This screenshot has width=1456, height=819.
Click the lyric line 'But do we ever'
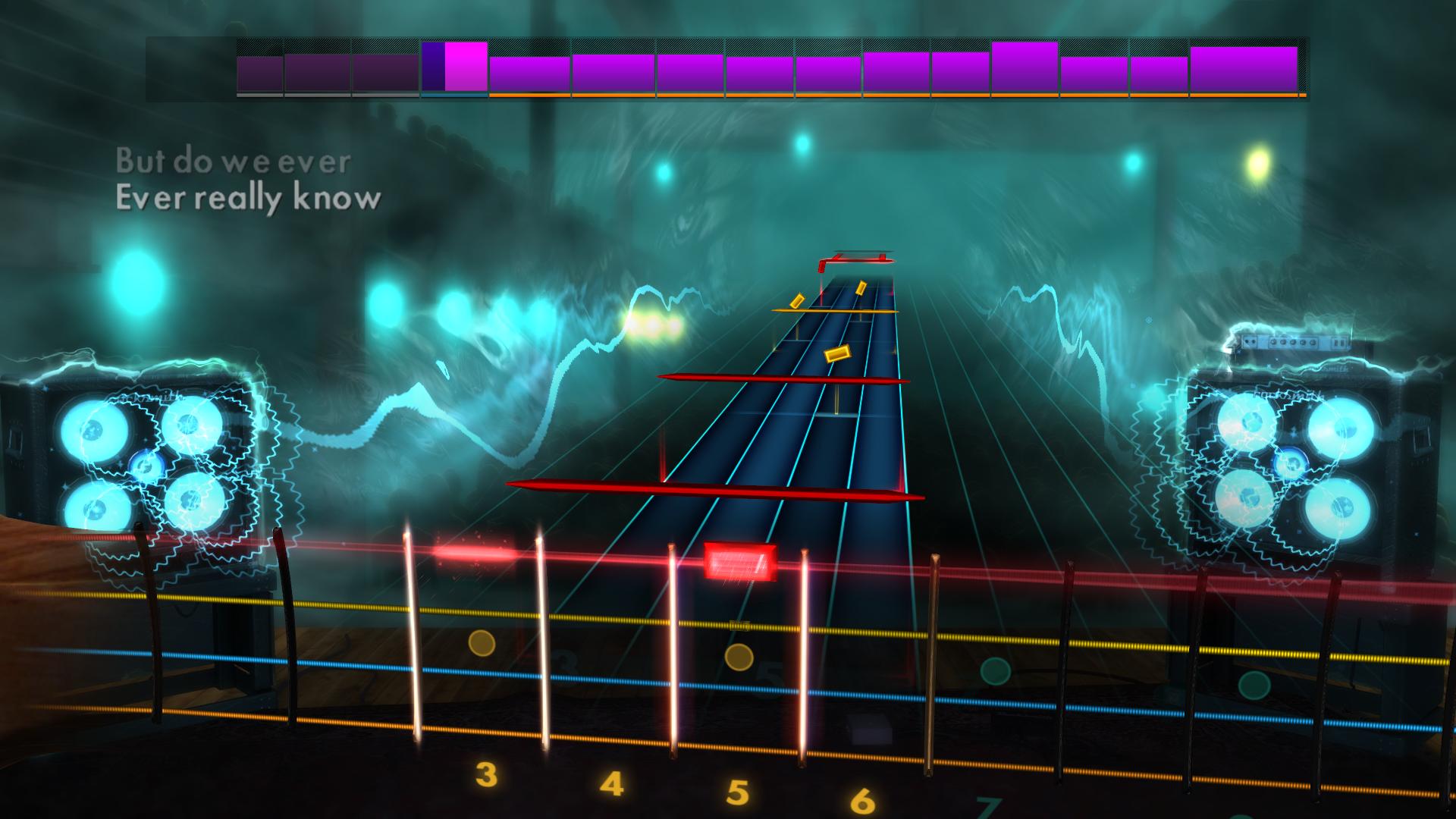pos(233,160)
